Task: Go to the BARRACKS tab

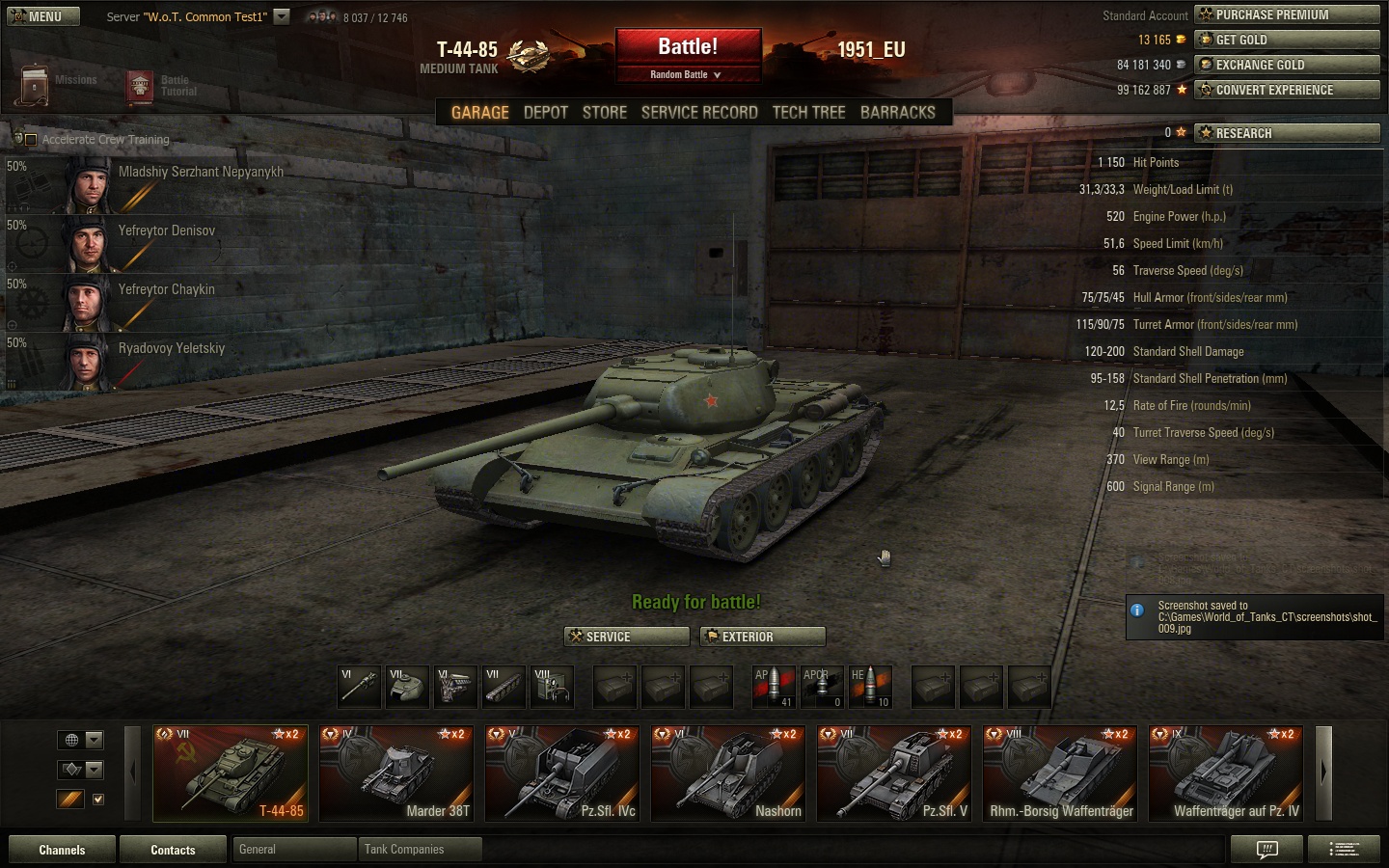Action: pyautogui.click(x=897, y=113)
